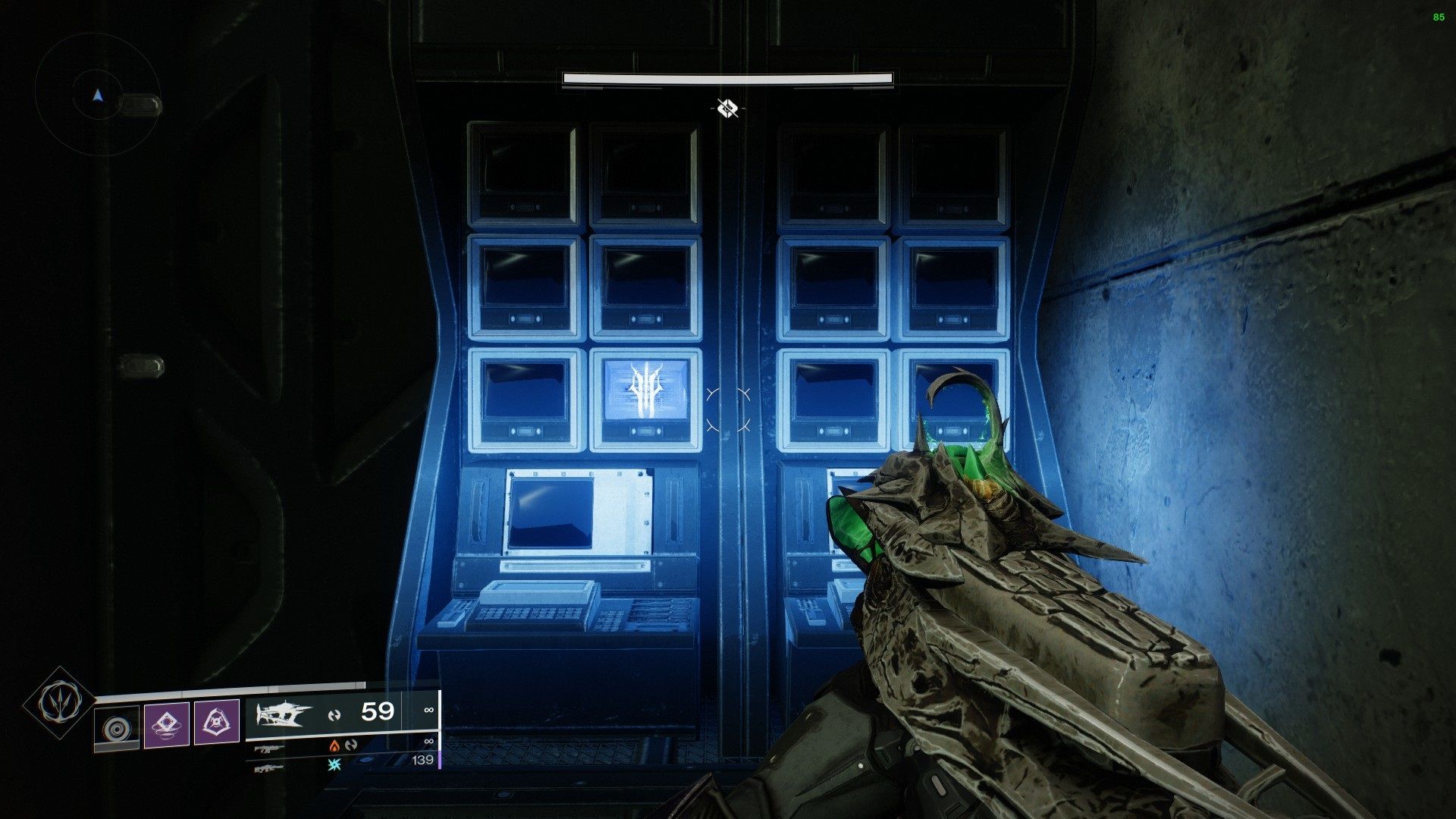Click the objective quest marker below the progress bar

click(727, 108)
